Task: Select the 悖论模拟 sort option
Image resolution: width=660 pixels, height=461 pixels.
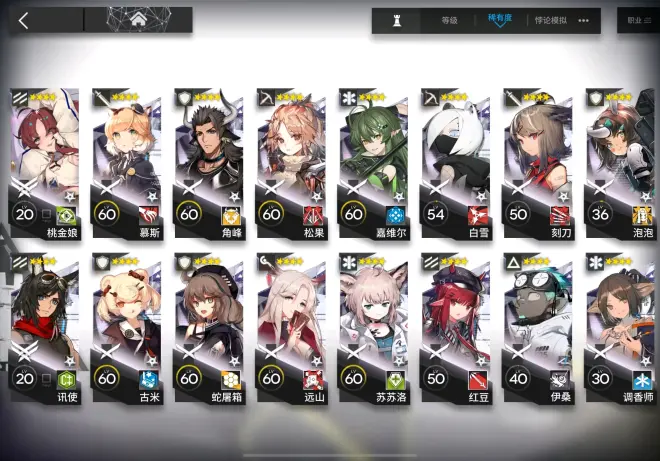Action: (549, 20)
